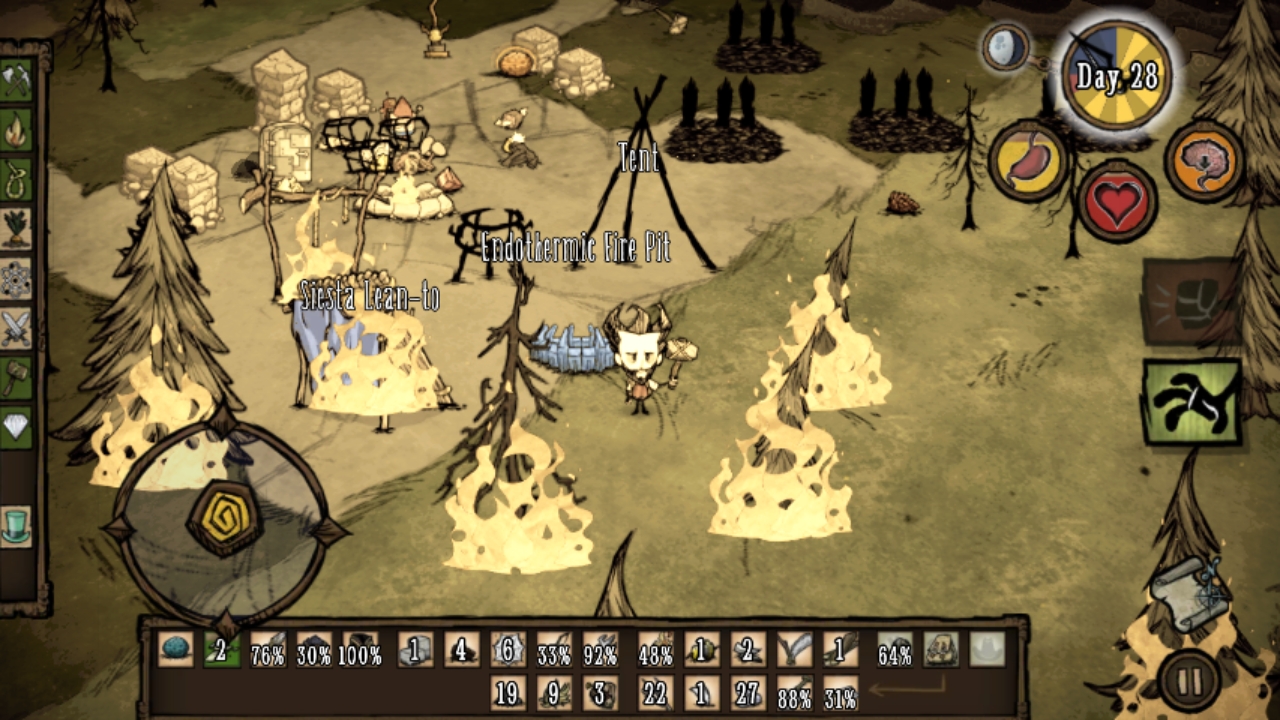The image size is (1280, 720).
Task: Tap the virtual movement joystick
Action: tap(224, 519)
